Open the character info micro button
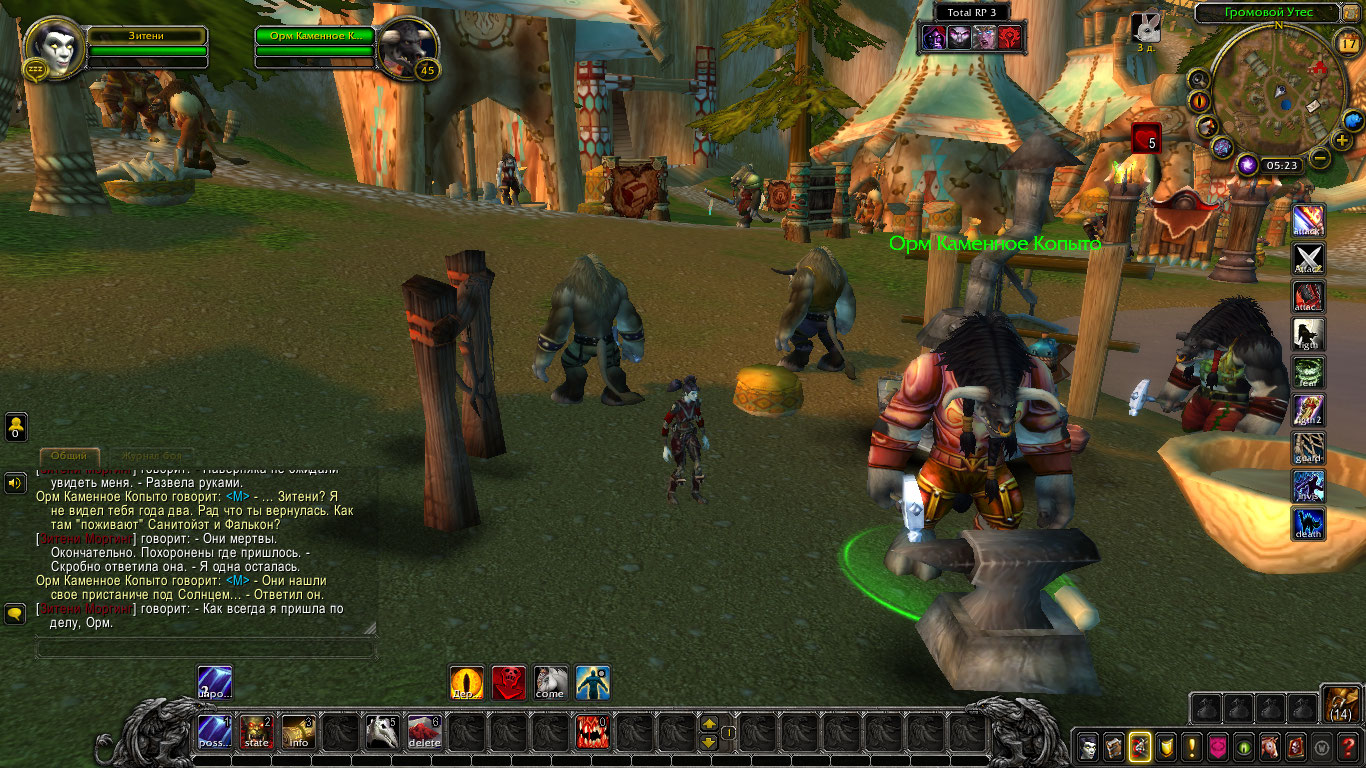 pyautogui.click(x=1088, y=746)
